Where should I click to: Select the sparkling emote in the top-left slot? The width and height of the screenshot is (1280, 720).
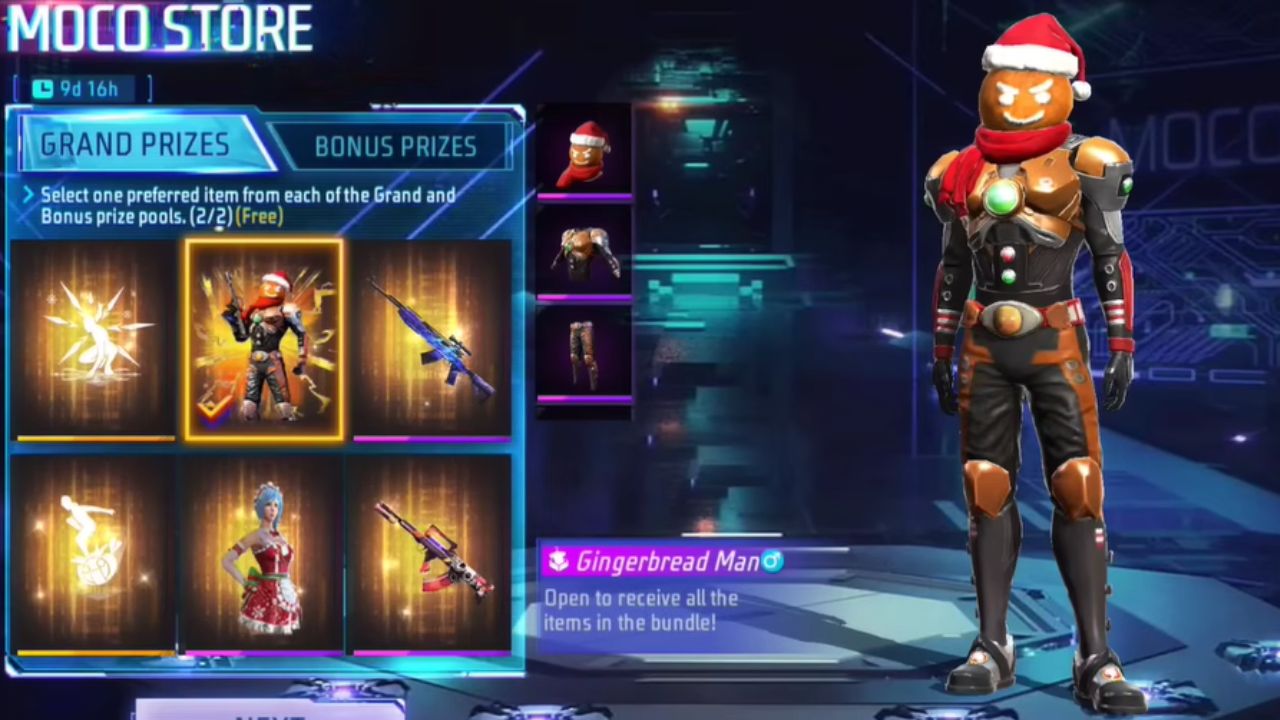click(93, 340)
